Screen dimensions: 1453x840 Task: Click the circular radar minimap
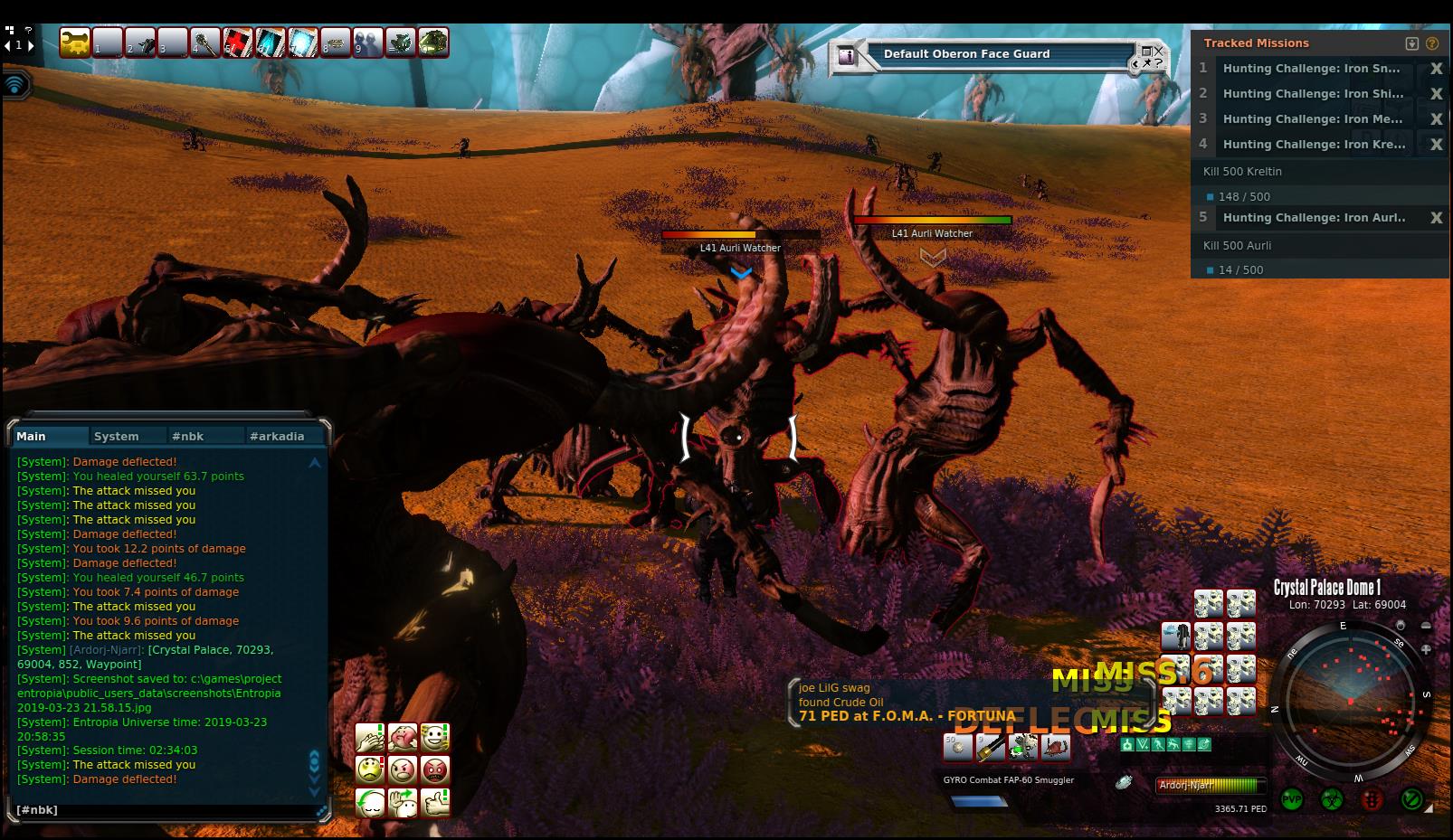coord(1348,701)
